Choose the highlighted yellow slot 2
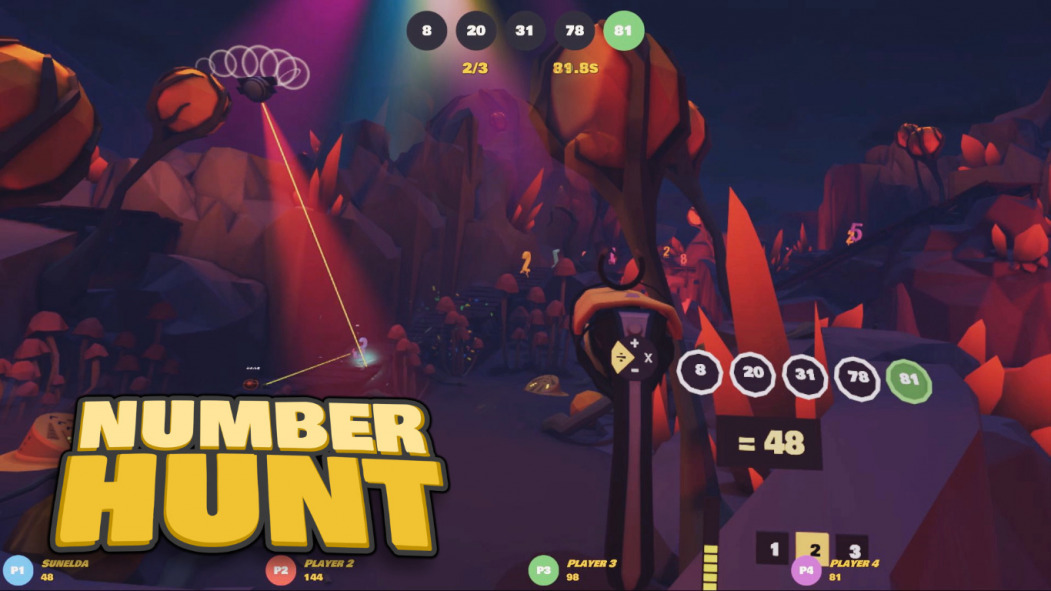1051x591 pixels. [x=813, y=549]
